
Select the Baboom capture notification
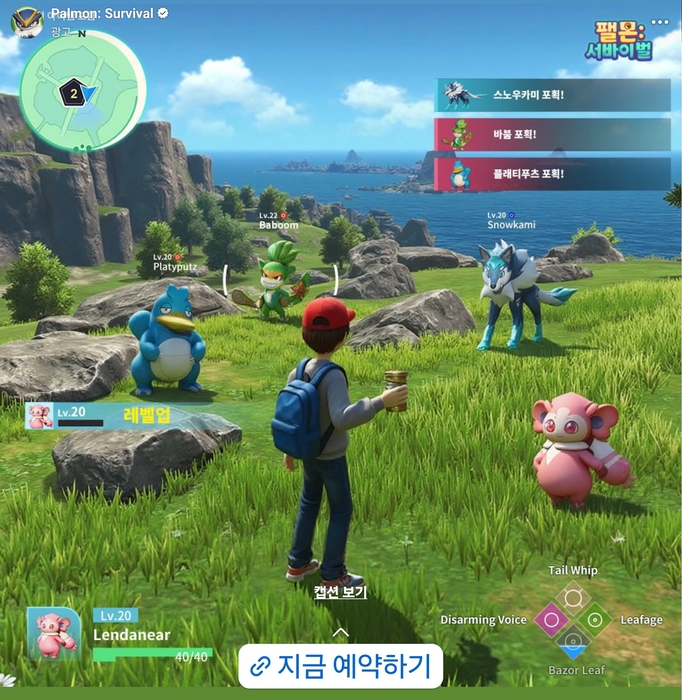click(553, 134)
